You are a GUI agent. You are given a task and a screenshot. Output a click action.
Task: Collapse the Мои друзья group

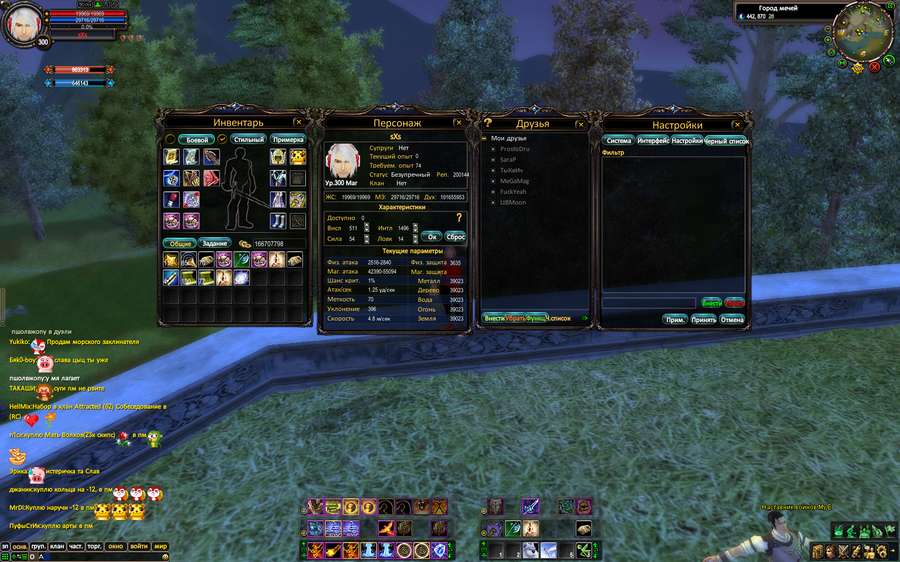pos(485,138)
